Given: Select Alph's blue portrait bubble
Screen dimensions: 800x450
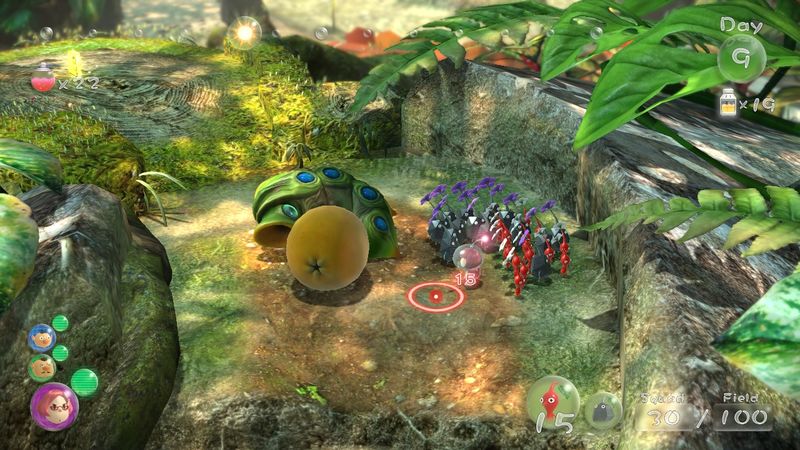Looking at the screenshot, I should [41, 338].
